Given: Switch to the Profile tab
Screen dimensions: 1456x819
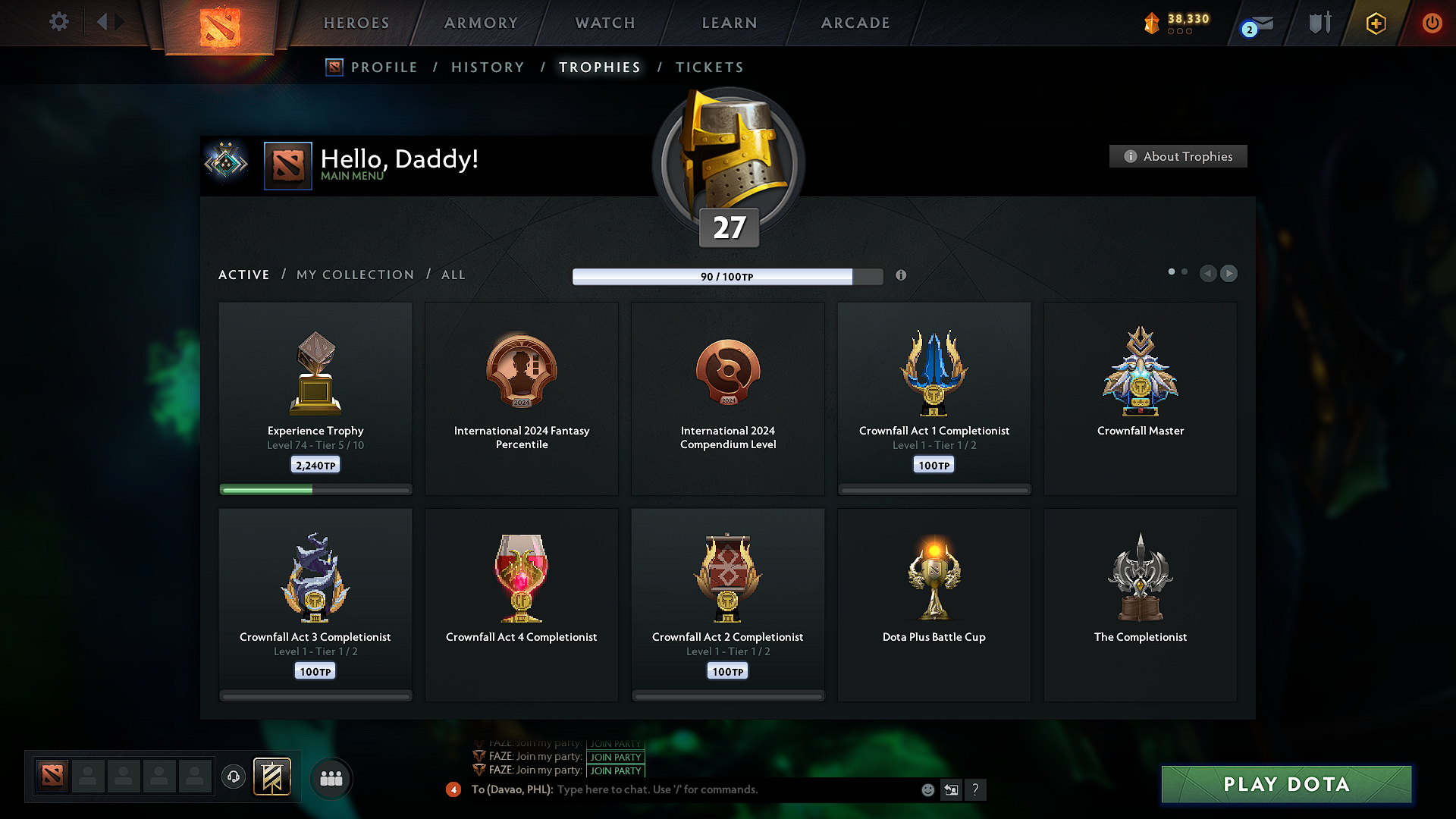Looking at the screenshot, I should tap(384, 67).
